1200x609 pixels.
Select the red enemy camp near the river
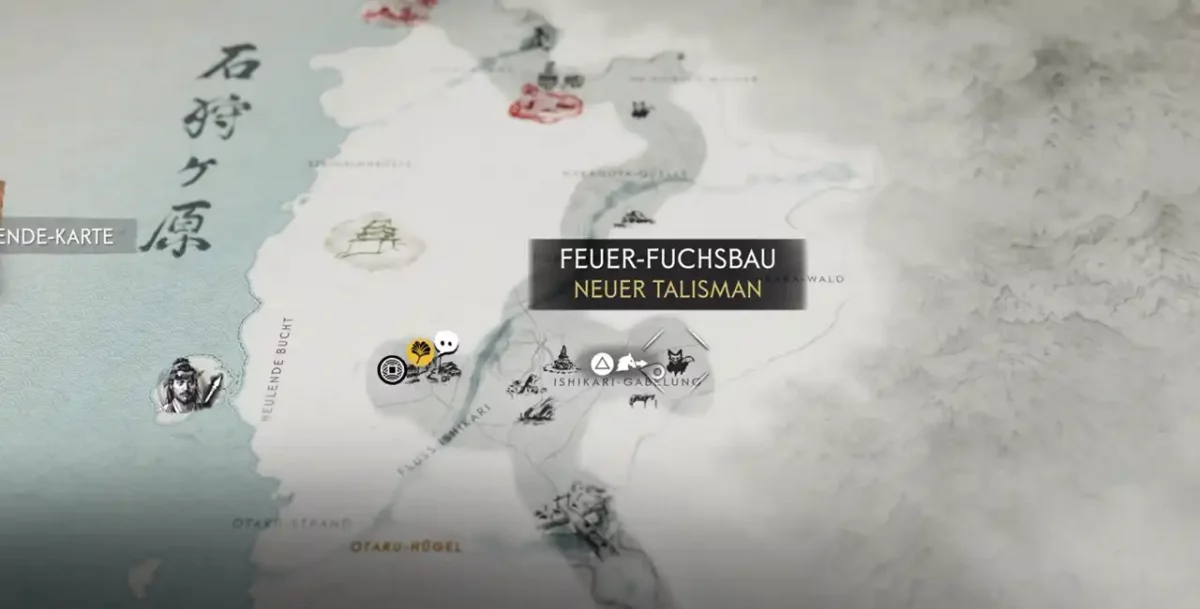coord(545,102)
